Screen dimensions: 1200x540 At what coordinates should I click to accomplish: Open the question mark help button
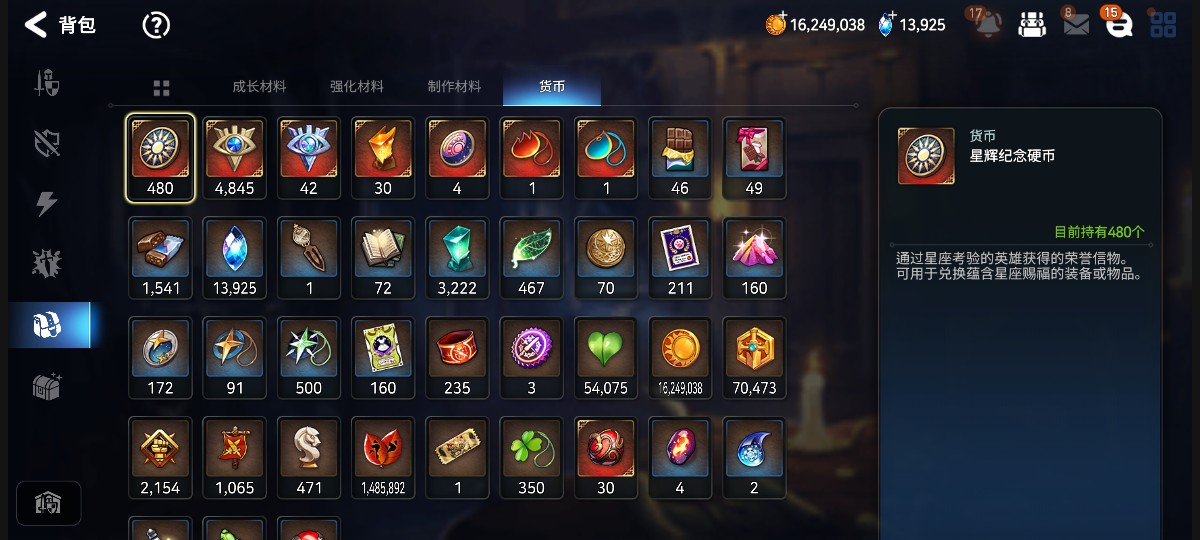click(x=156, y=25)
